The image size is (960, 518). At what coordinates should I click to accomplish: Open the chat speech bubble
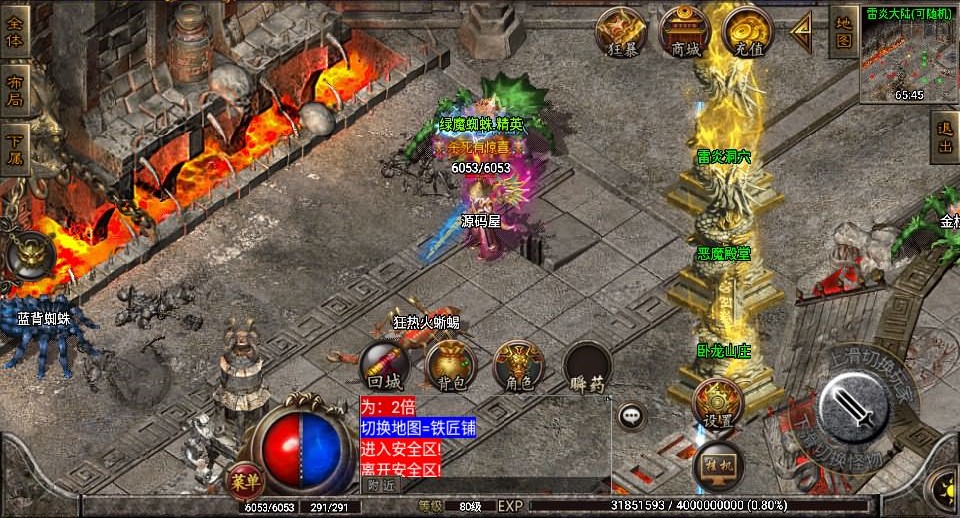tap(631, 414)
